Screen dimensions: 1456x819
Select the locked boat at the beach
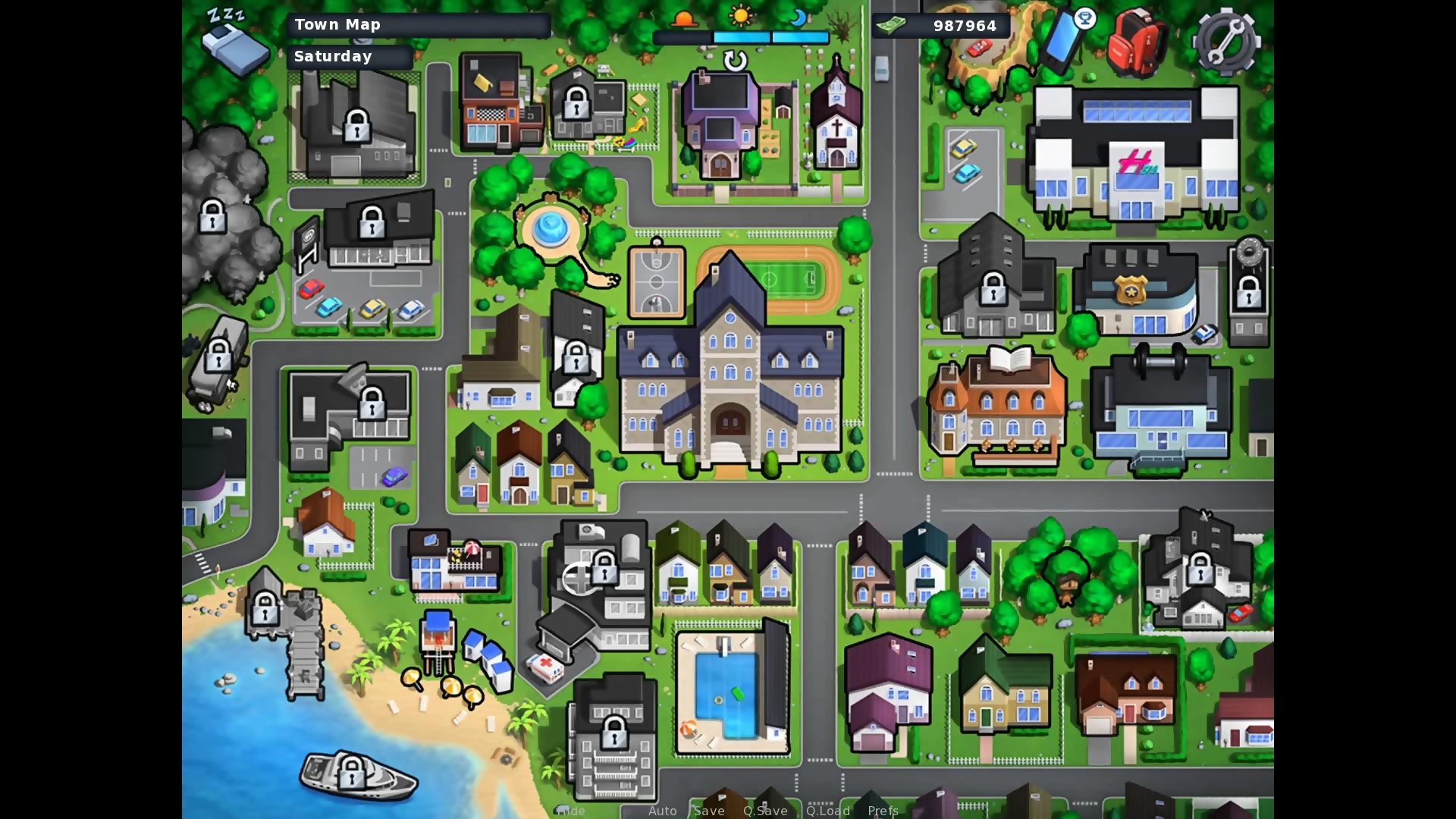pos(355,775)
